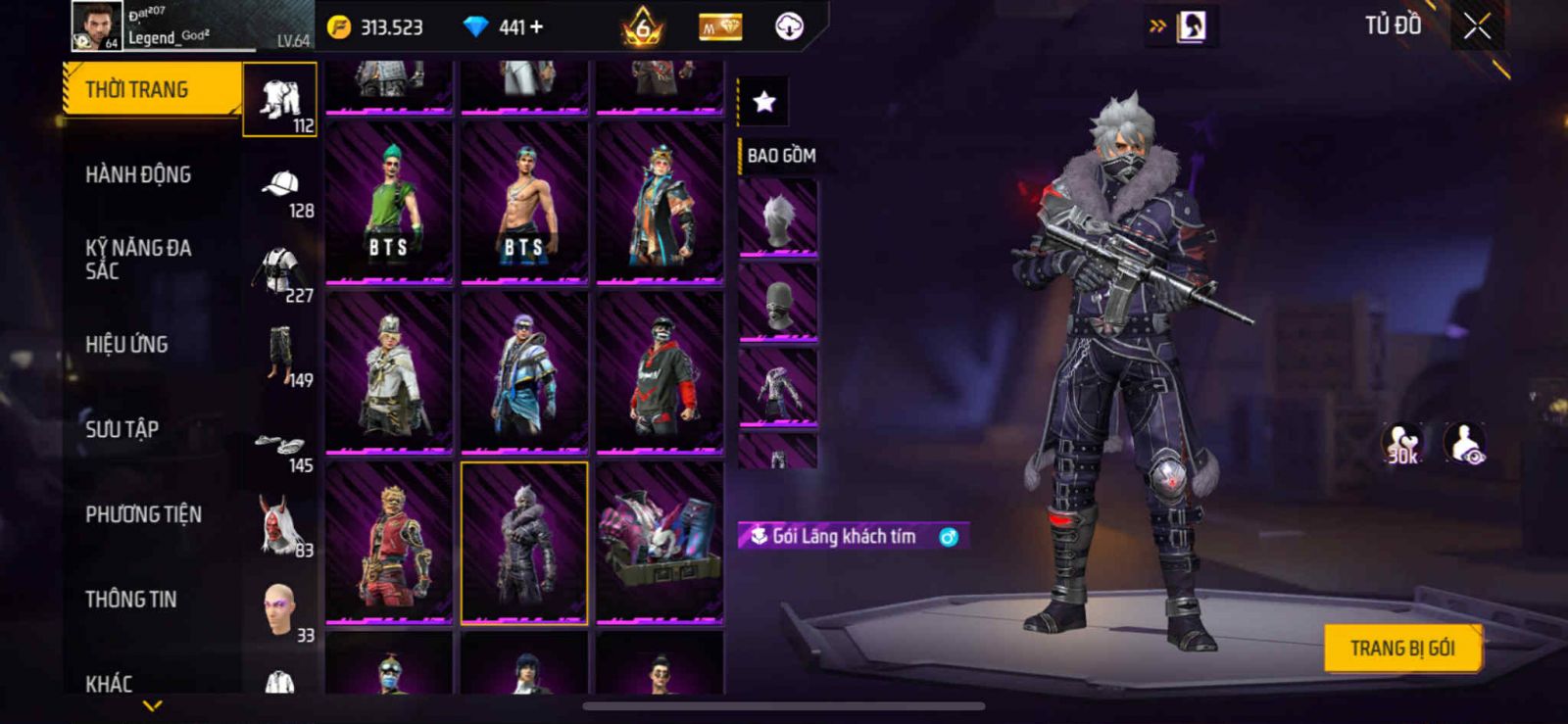The height and width of the screenshot is (724, 1568).
Task: Open the cloud download icon
Action: tap(789, 27)
